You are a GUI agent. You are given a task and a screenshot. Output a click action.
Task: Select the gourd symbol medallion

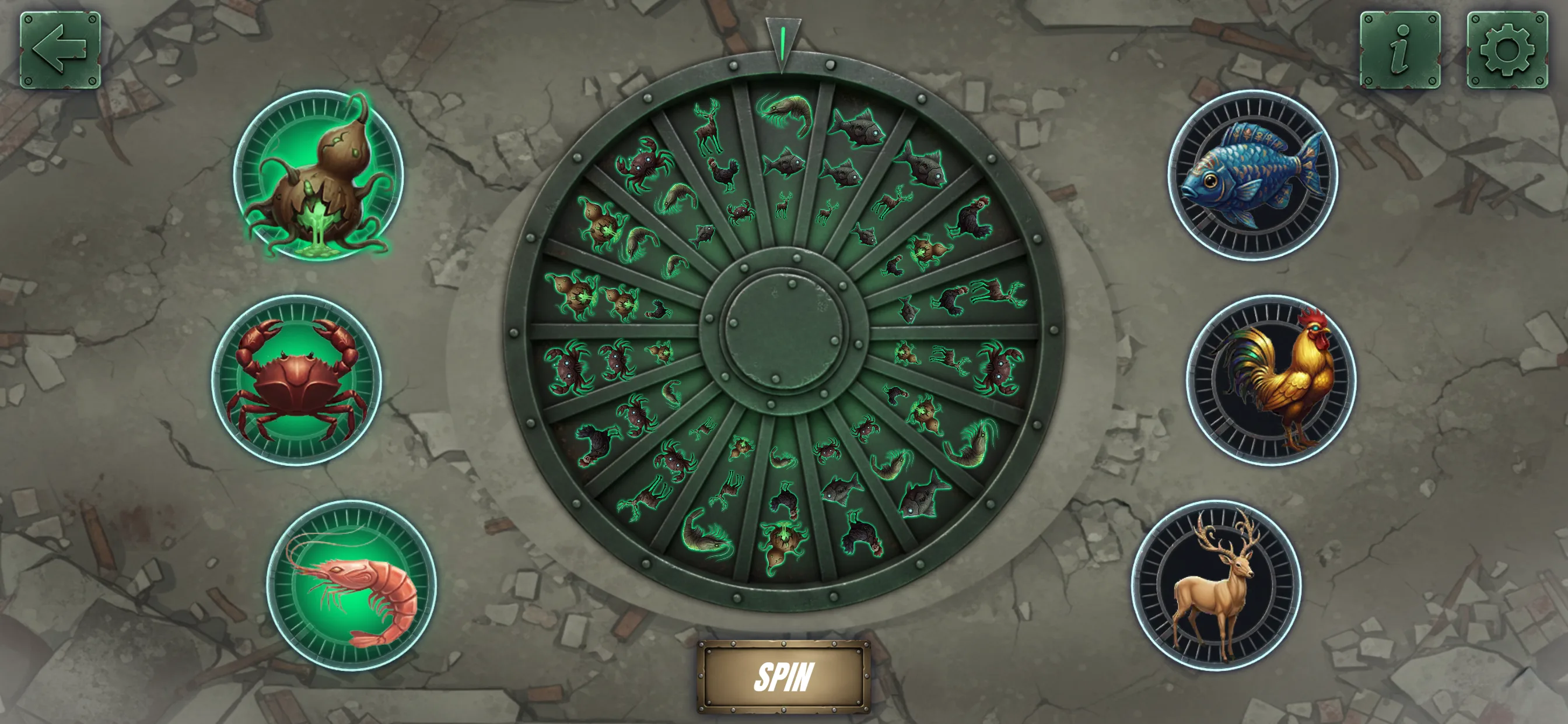(318, 175)
